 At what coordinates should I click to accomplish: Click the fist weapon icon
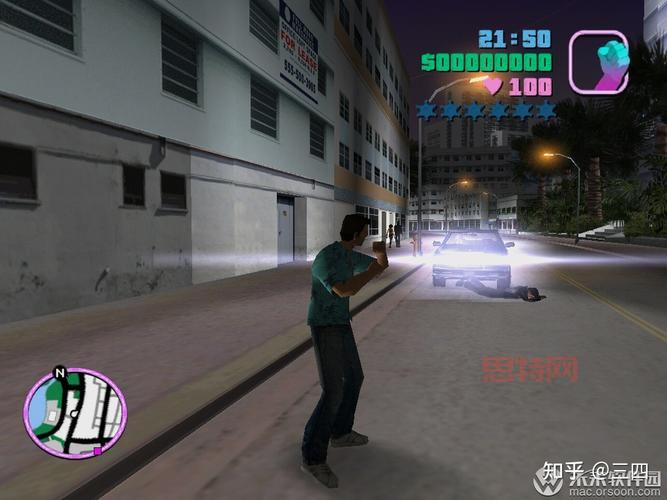click(598, 62)
